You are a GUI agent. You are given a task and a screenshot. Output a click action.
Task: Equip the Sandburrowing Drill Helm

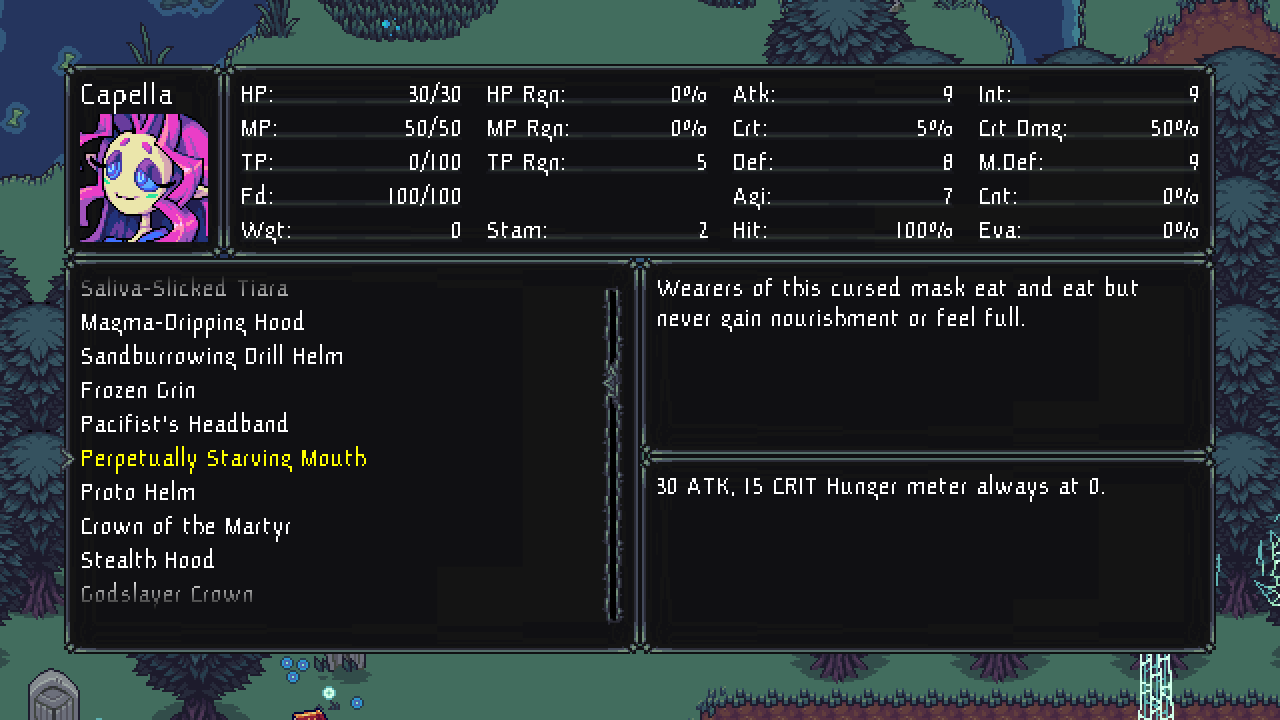(211, 357)
